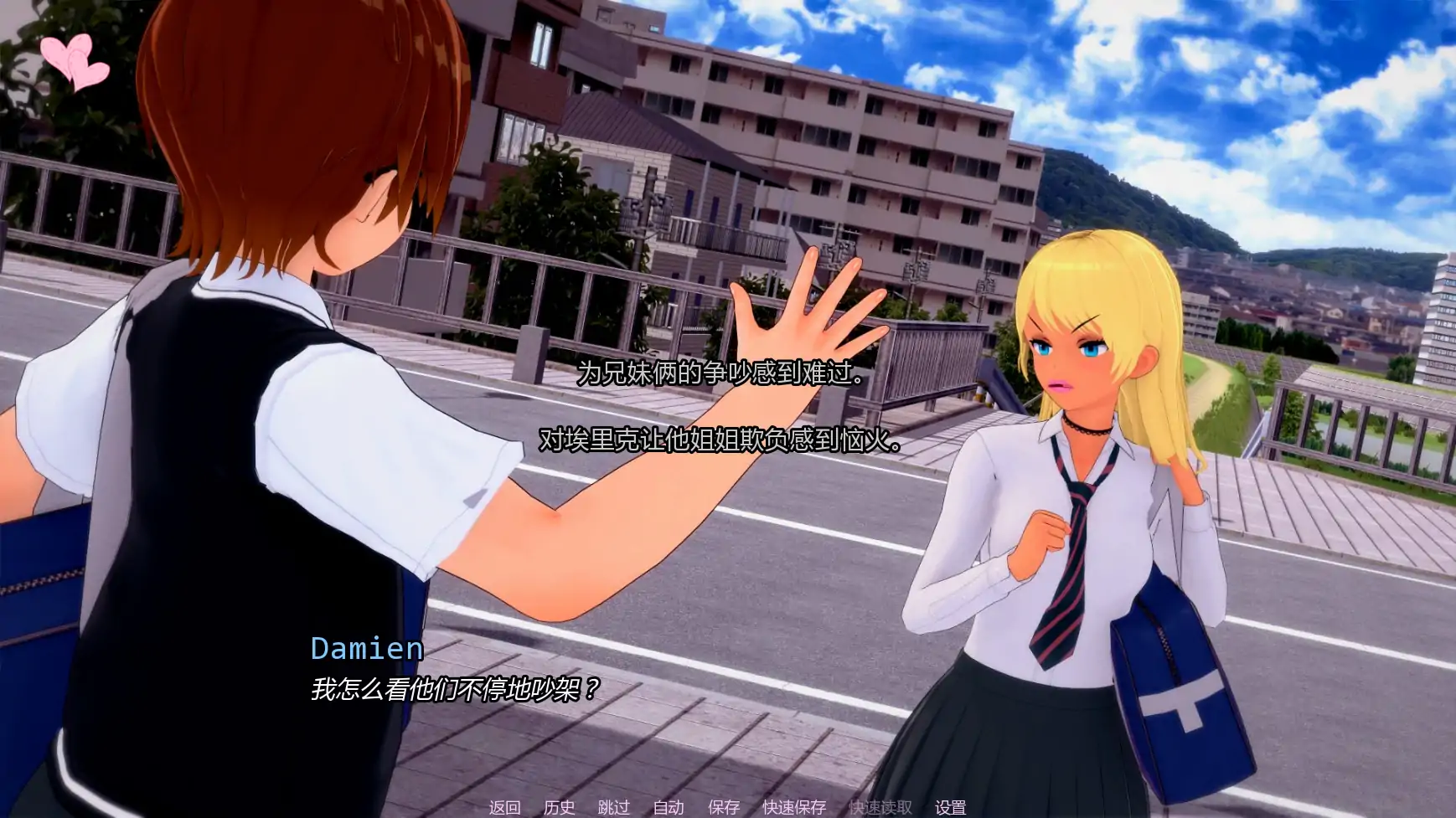Image resolution: width=1456 pixels, height=818 pixels.
Task: Click 返回 to roll back
Action: tap(504, 807)
